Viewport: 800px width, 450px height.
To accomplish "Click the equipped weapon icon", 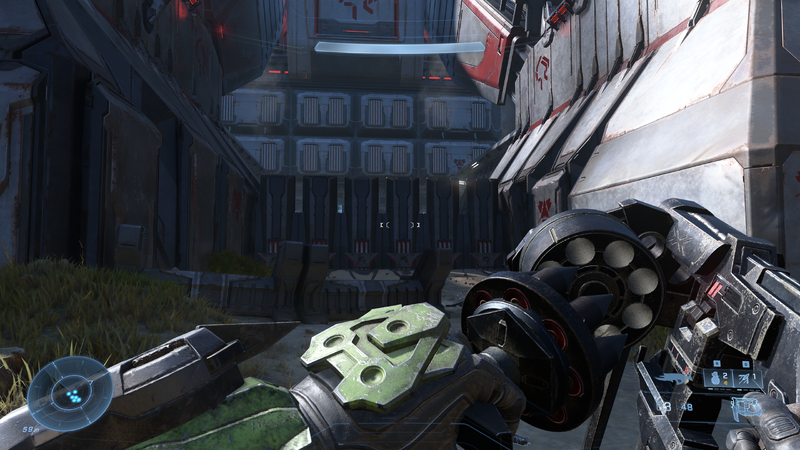I will tap(745, 408).
